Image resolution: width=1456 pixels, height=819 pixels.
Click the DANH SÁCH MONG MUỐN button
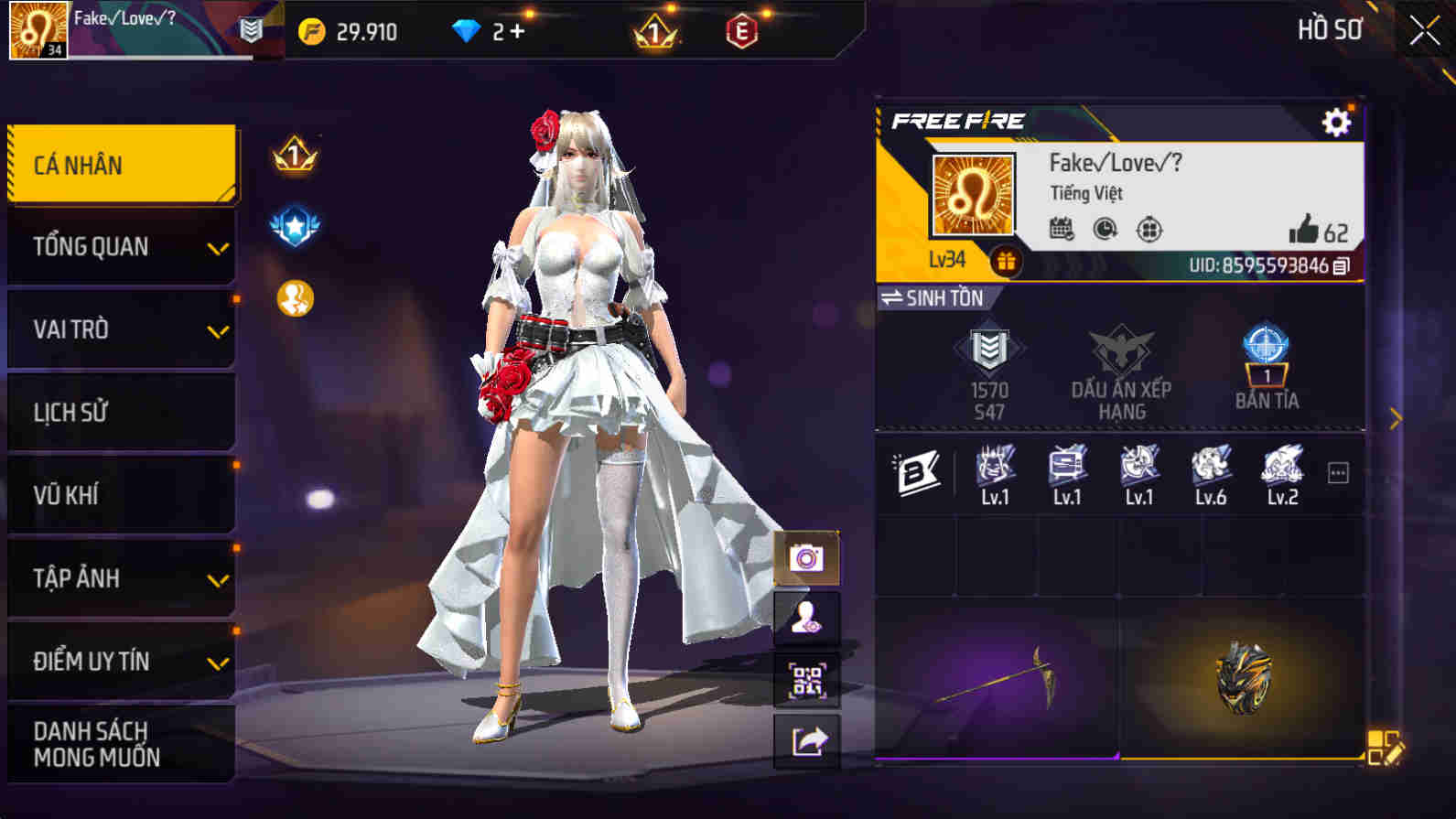click(x=121, y=743)
